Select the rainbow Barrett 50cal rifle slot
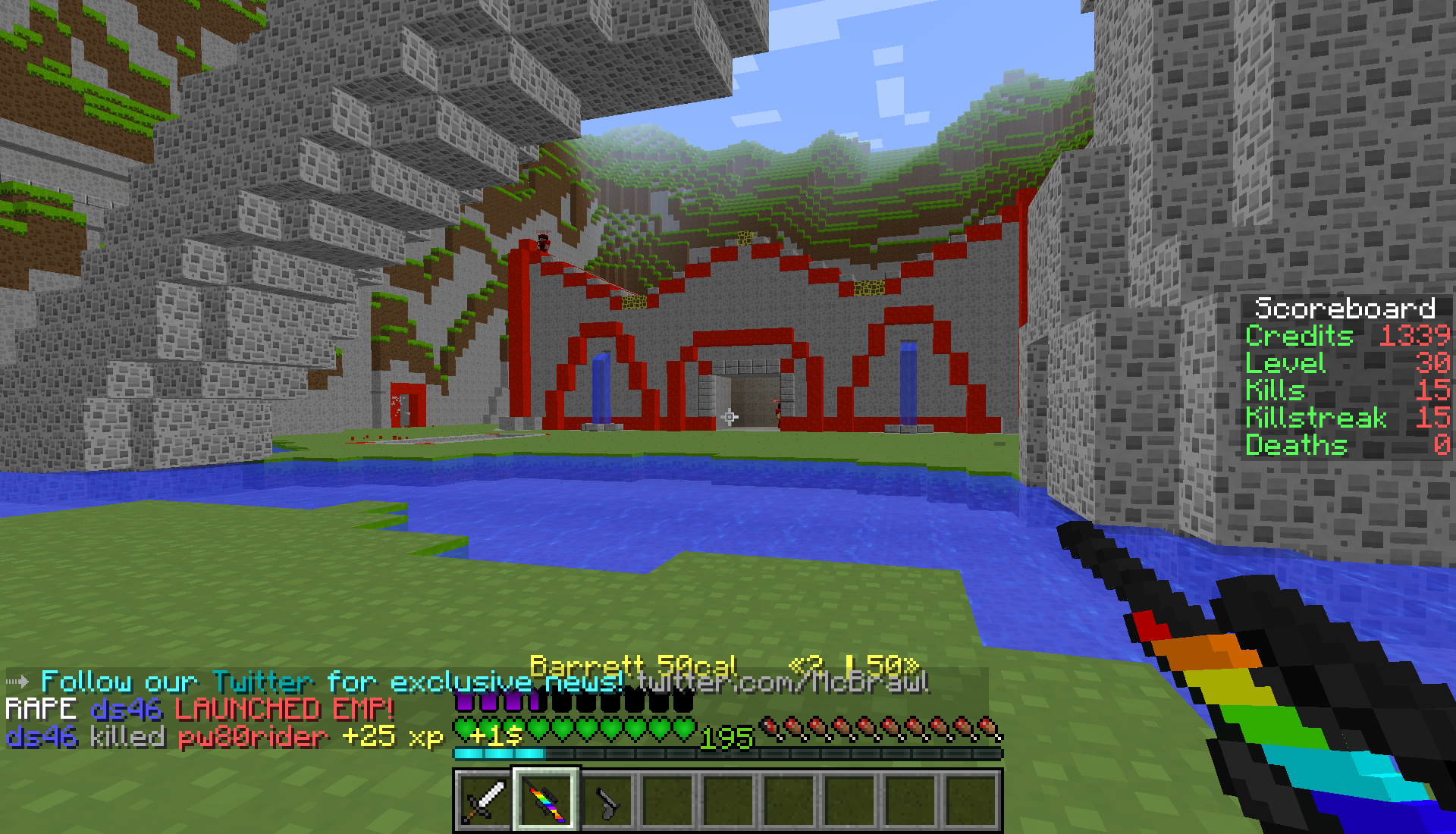This screenshot has height=834, width=1456. 546,801
